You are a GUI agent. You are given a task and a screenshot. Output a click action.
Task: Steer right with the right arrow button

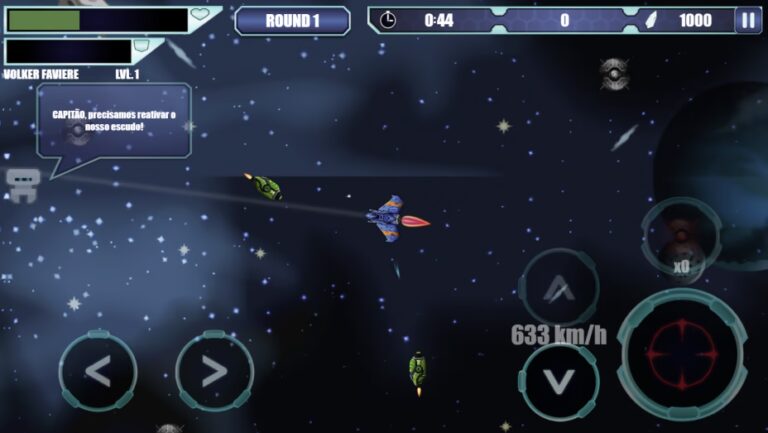tap(214, 371)
